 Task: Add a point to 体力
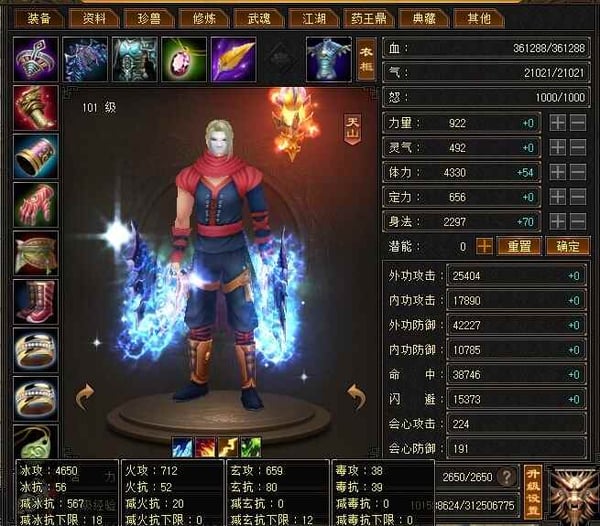pyautogui.click(x=558, y=172)
